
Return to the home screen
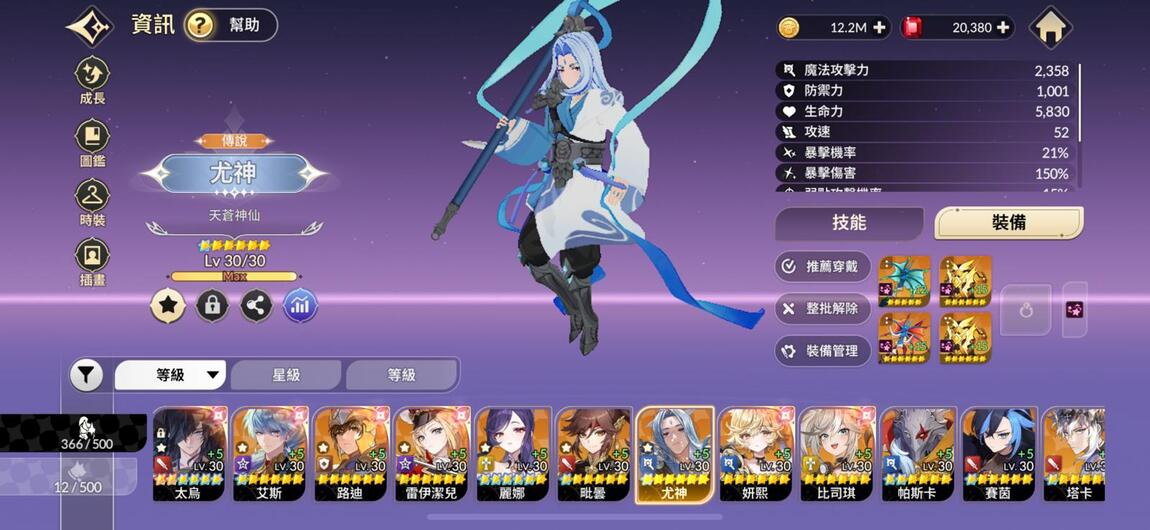click(x=1050, y=27)
